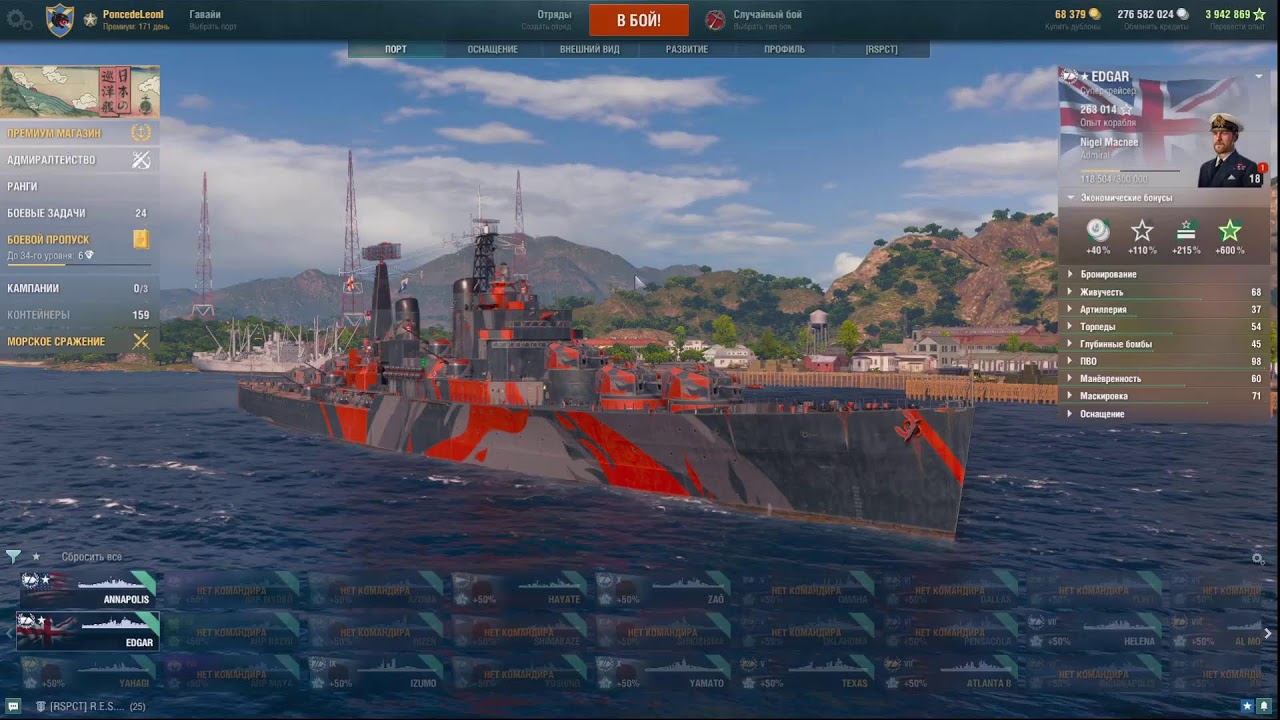This screenshot has height=720, width=1280.
Task: Click commander Nigel Macnee's portrait
Action: 1228,152
